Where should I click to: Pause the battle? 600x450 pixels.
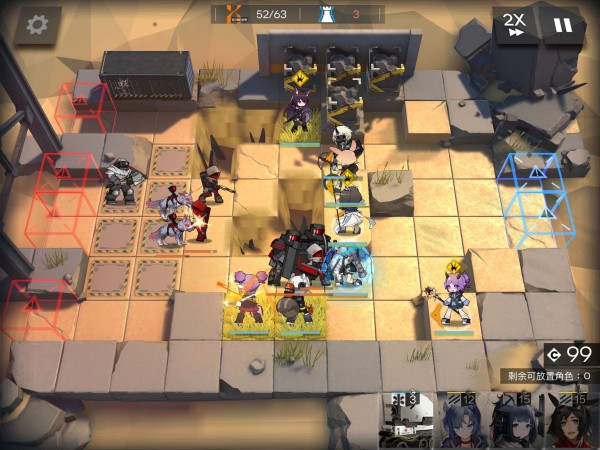point(564,24)
